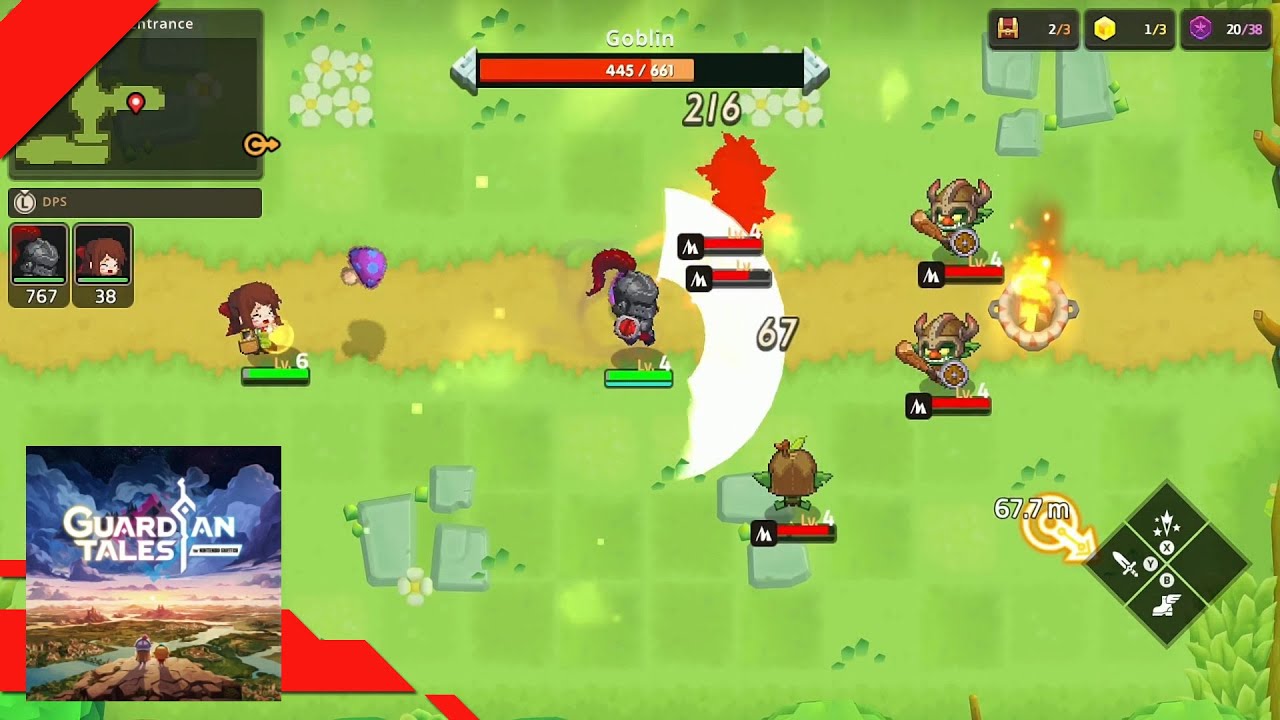Click the red location pin on minimap
The height and width of the screenshot is (720, 1280).
pyautogui.click(x=136, y=102)
